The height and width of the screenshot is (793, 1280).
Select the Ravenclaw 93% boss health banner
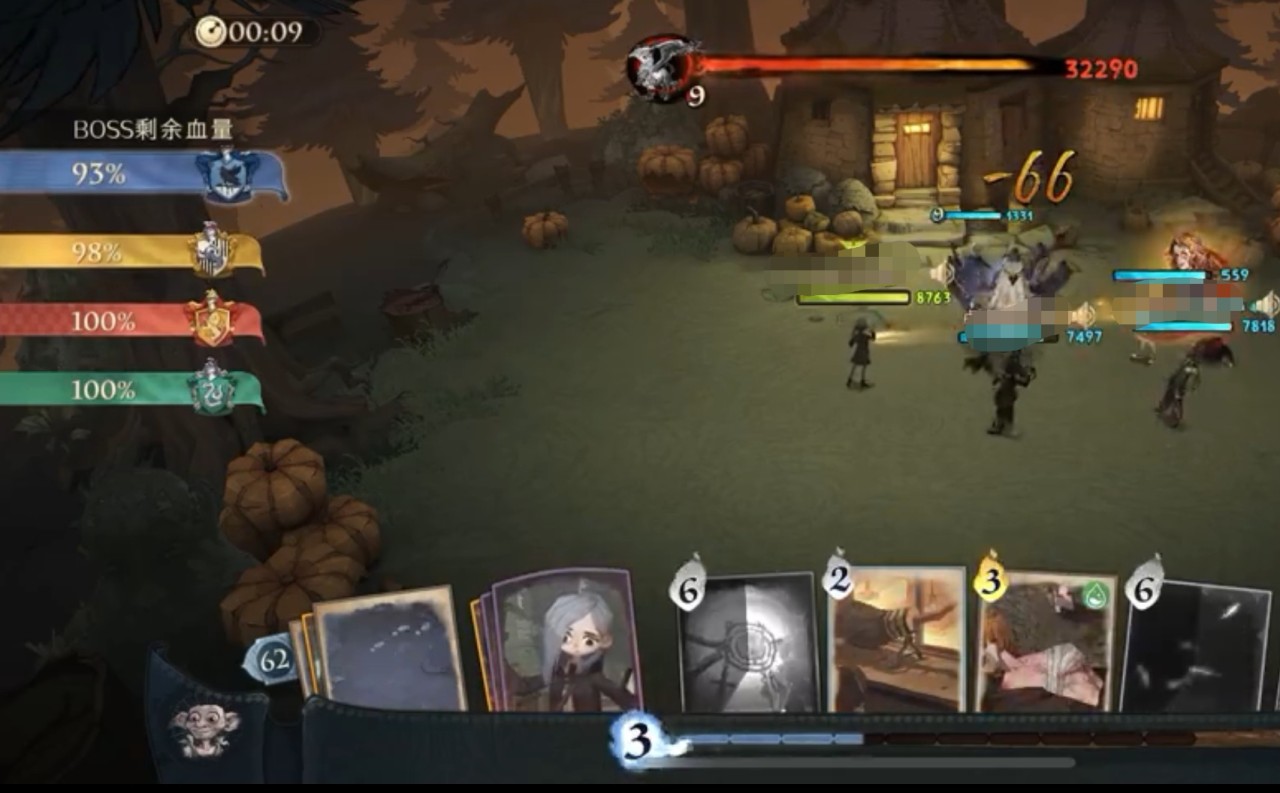tap(140, 175)
